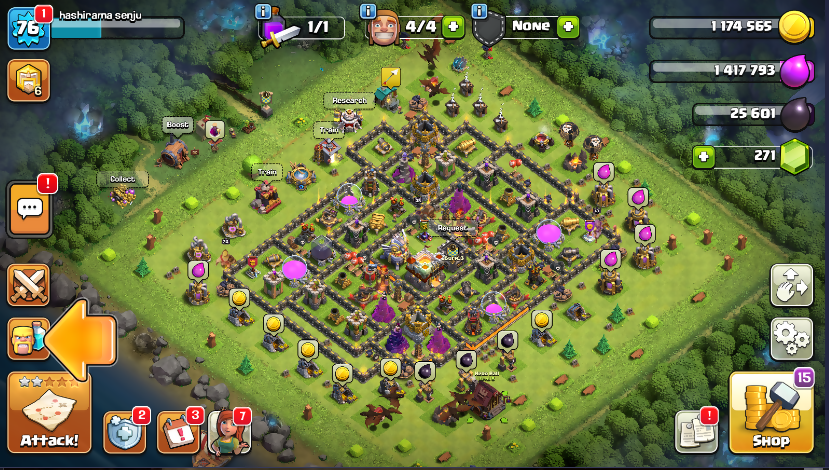Add a builder using the plus beside 4/4
This screenshot has height=470, width=829.
click(453, 27)
